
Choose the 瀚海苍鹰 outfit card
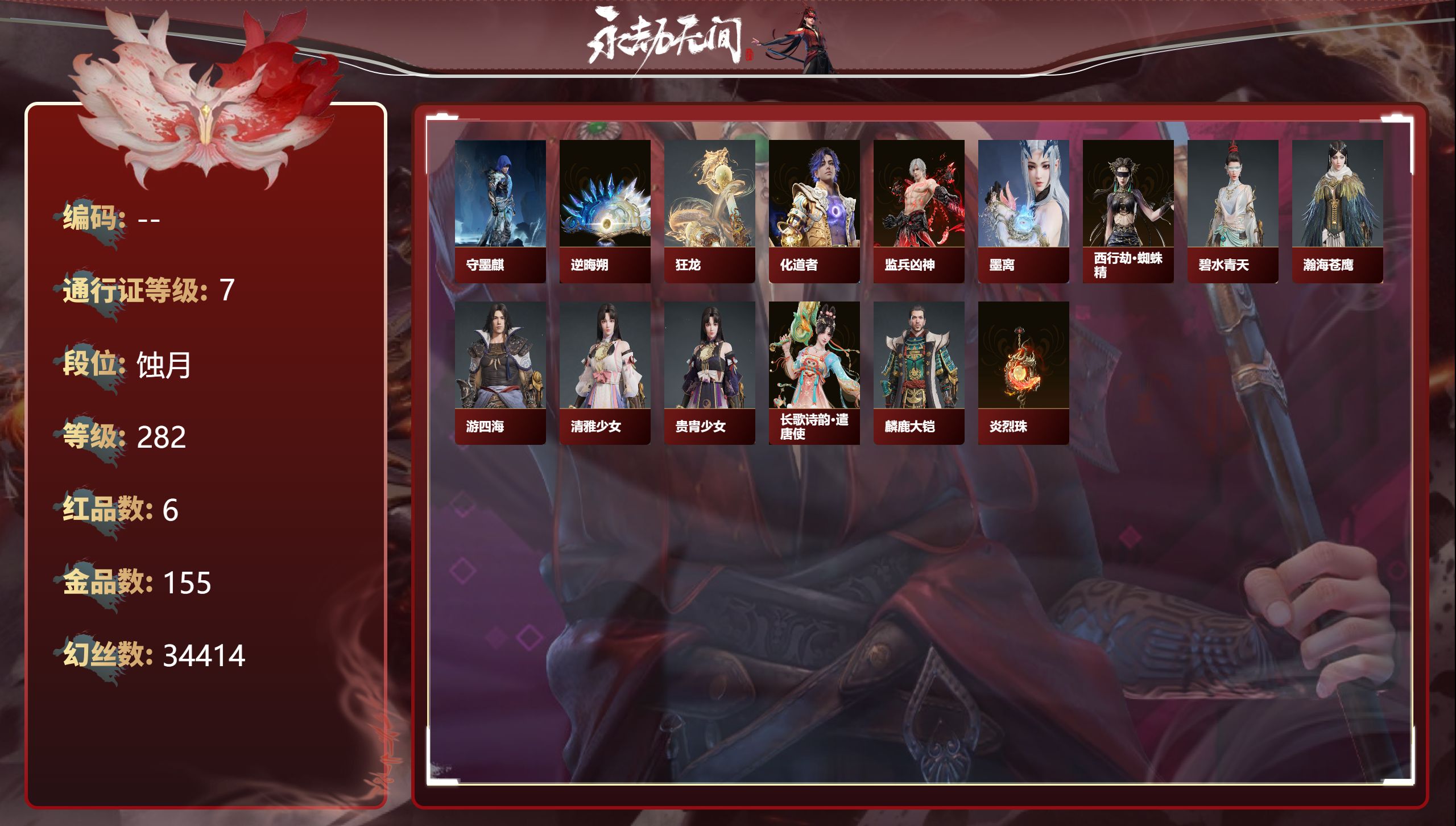1337,211
